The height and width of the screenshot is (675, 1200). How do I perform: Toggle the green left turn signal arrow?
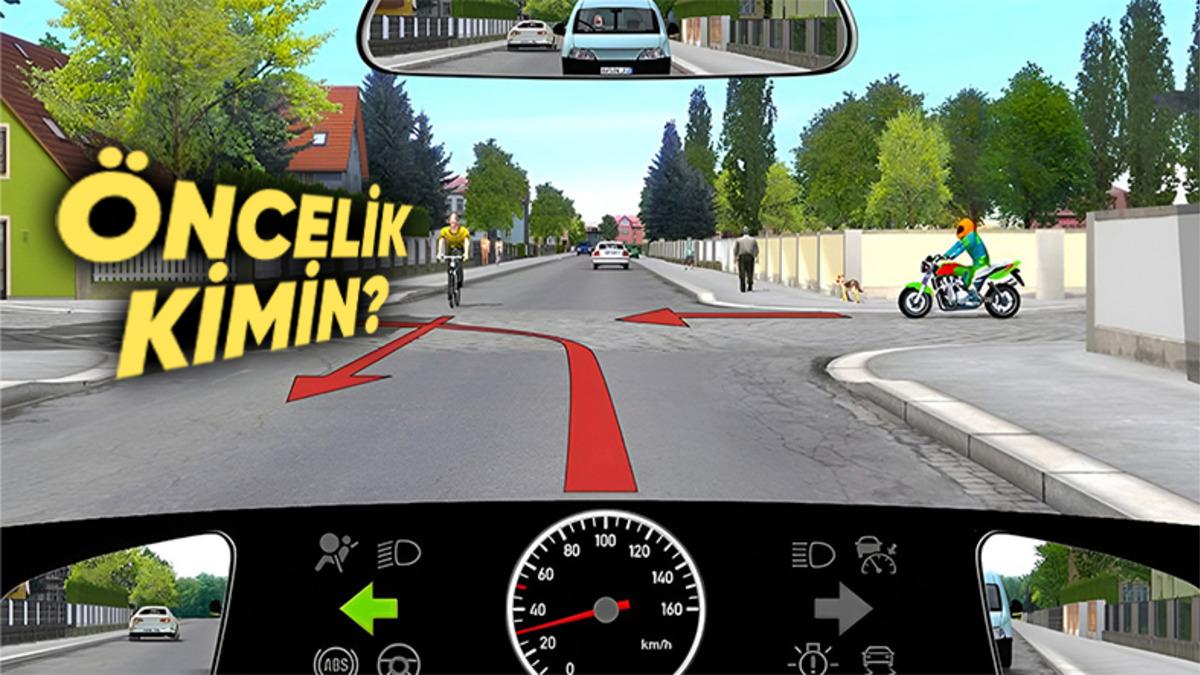(x=369, y=609)
